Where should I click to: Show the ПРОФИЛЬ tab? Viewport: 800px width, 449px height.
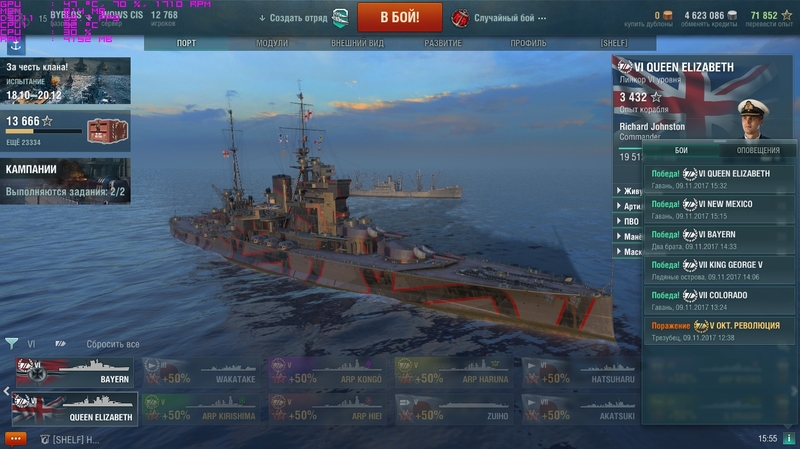(x=528, y=44)
